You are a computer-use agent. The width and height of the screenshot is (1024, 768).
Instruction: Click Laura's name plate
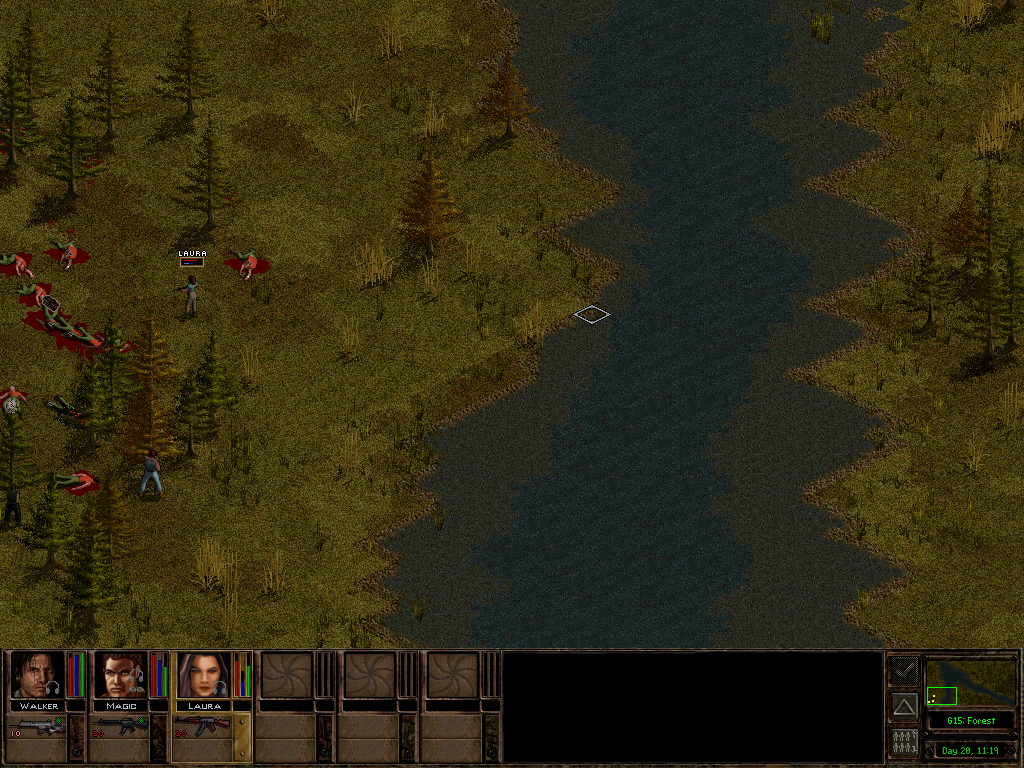(205, 706)
